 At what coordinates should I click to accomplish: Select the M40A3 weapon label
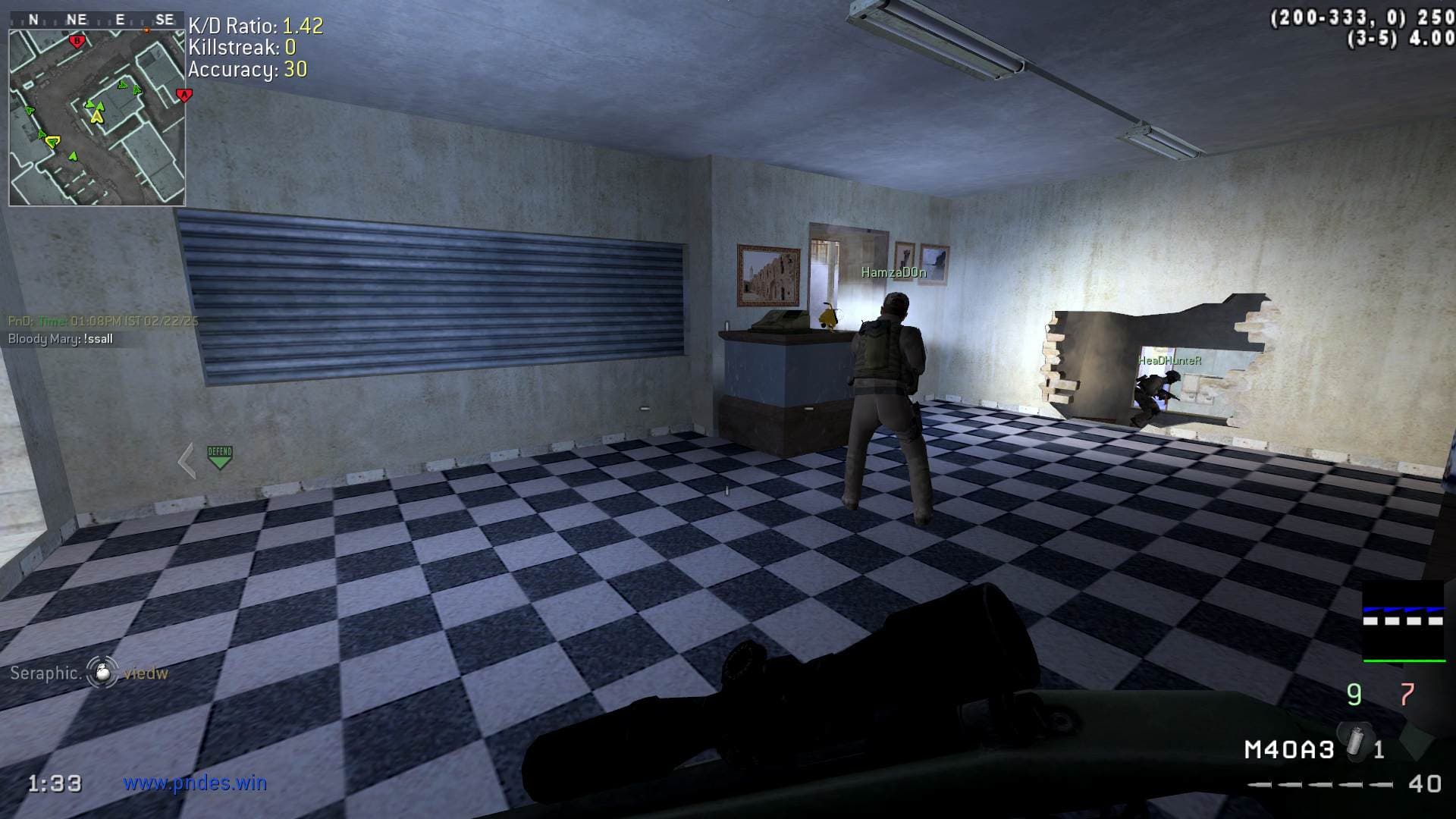click(x=1289, y=750)
